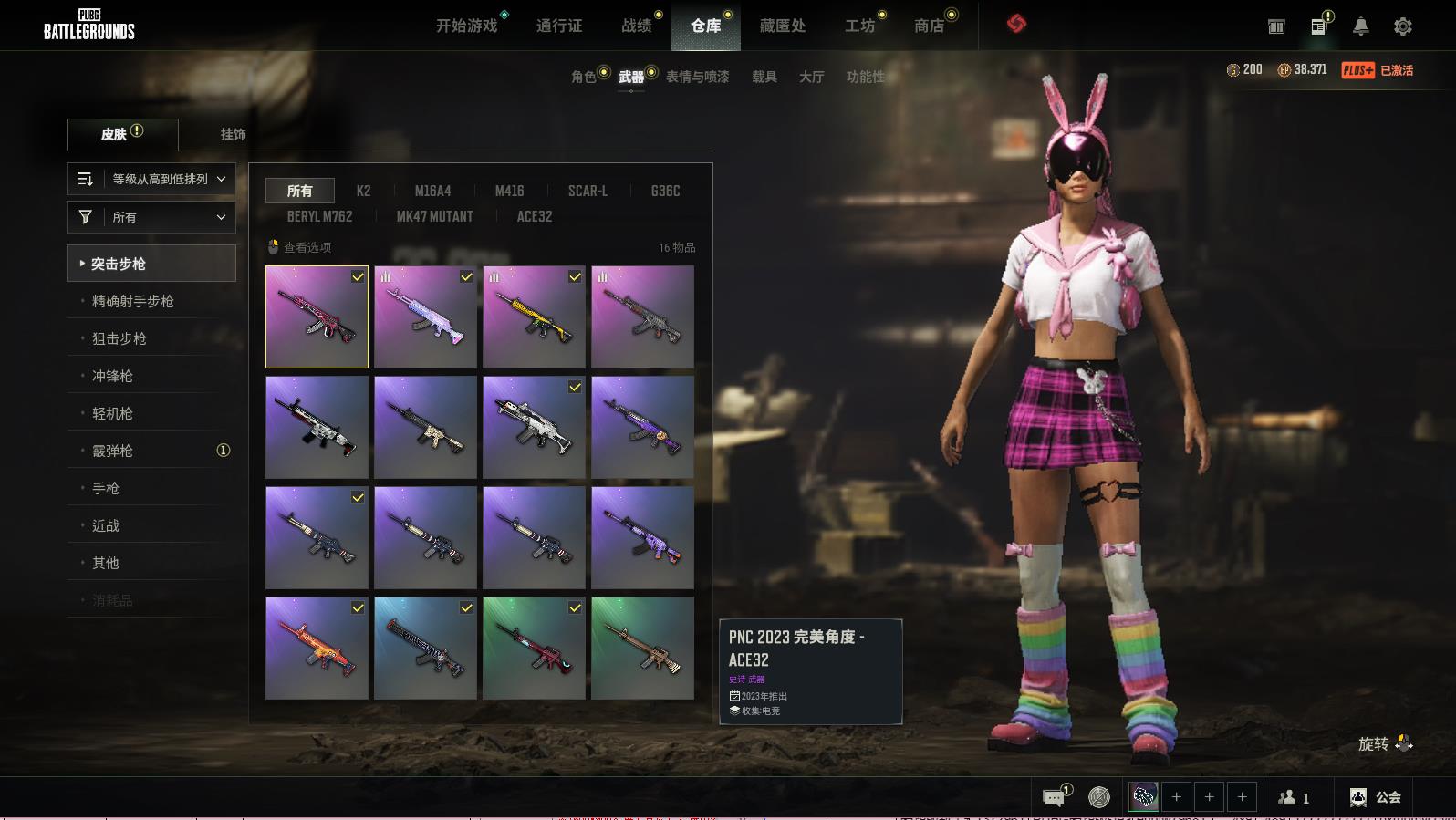Open the 等级从高到低排列 sort dropdown

click(x=151, y=179)
